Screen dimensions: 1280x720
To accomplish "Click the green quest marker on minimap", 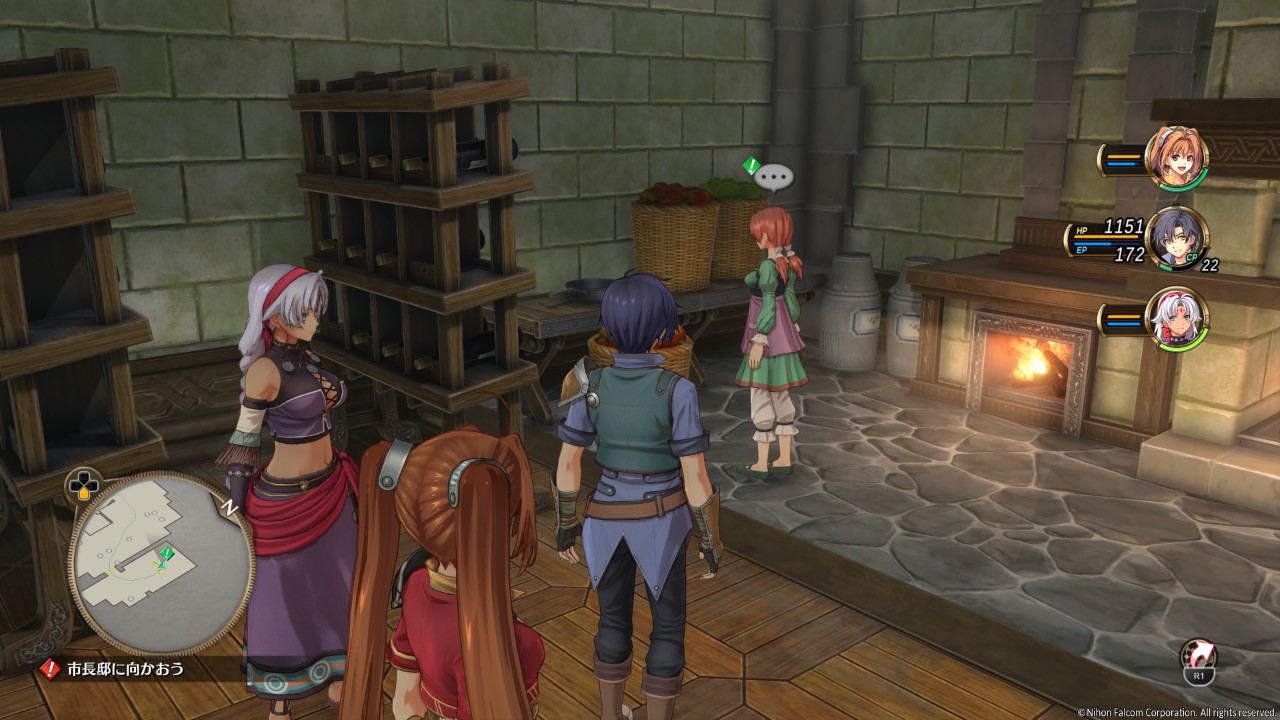I will [x=167, y=553].
